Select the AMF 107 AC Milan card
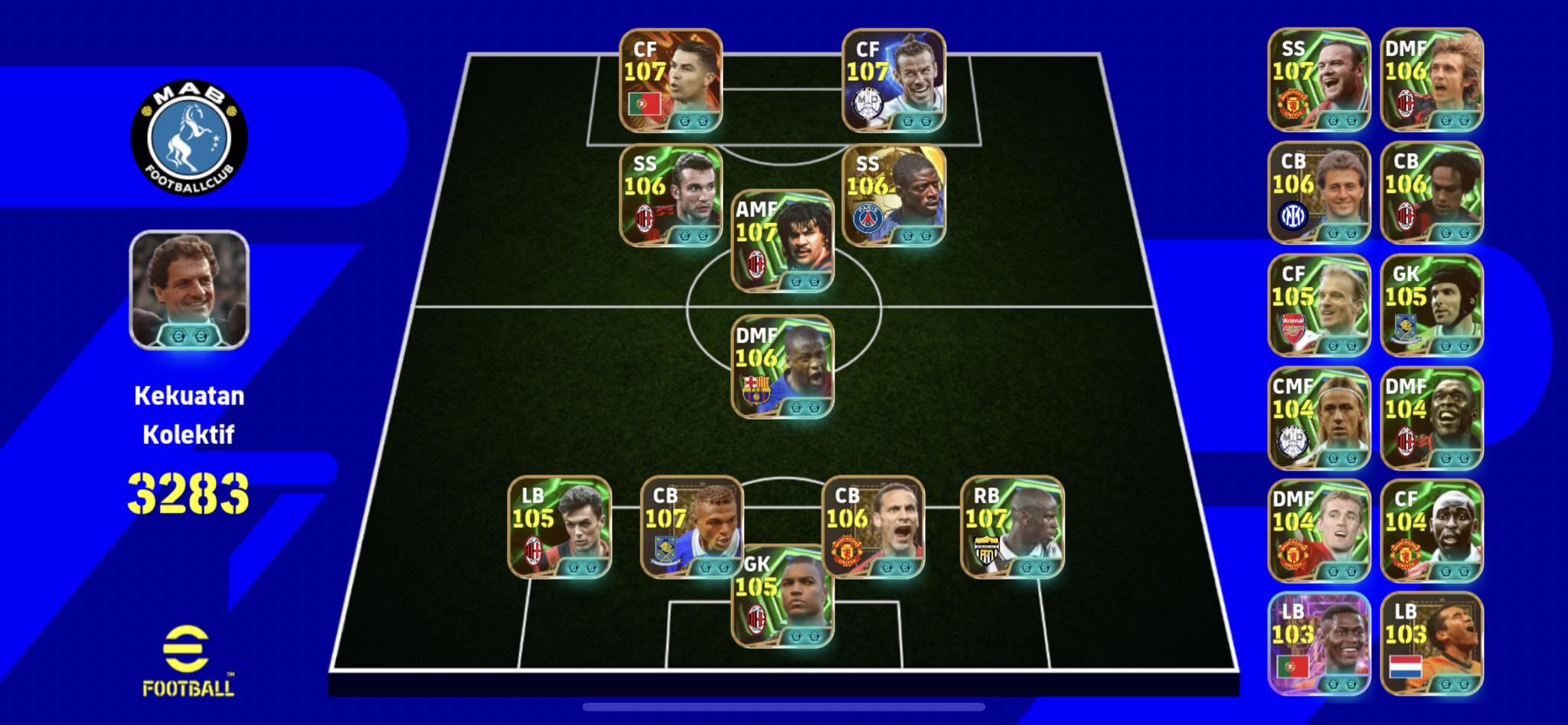The width and height of the screenshot is (1568, 725). (x=782, y=241)
